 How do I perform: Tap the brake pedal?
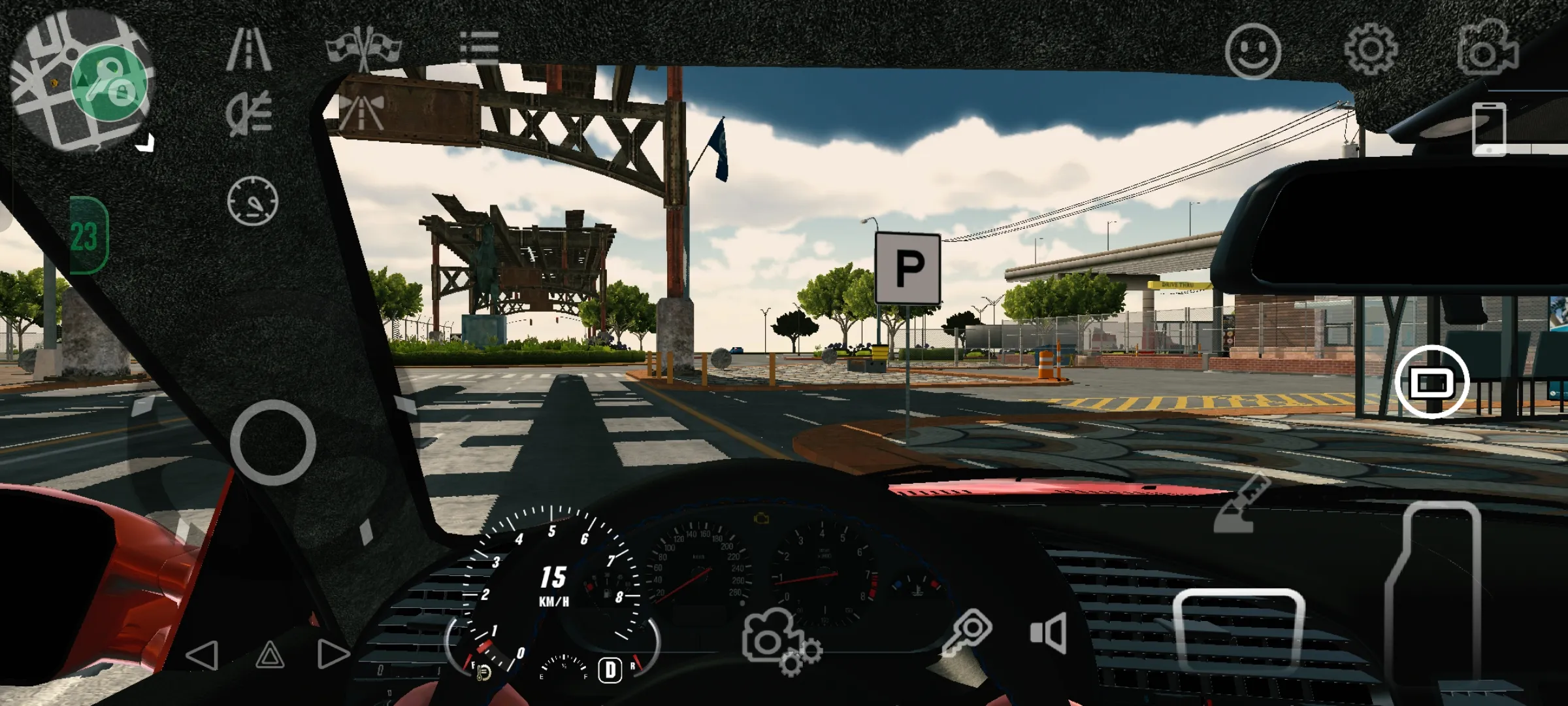(1238, 631)
